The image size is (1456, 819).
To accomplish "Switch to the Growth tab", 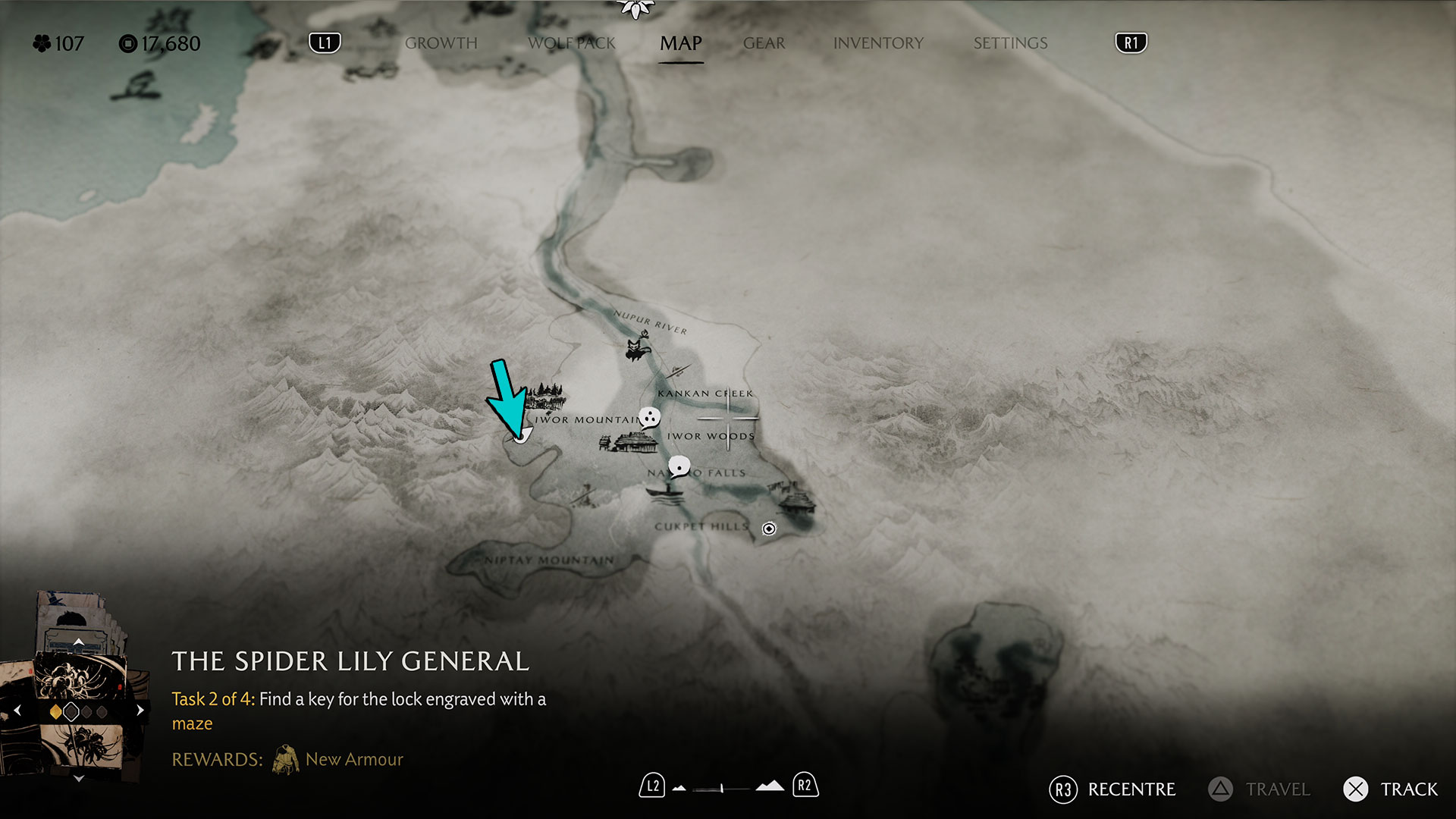I will 441,43.
